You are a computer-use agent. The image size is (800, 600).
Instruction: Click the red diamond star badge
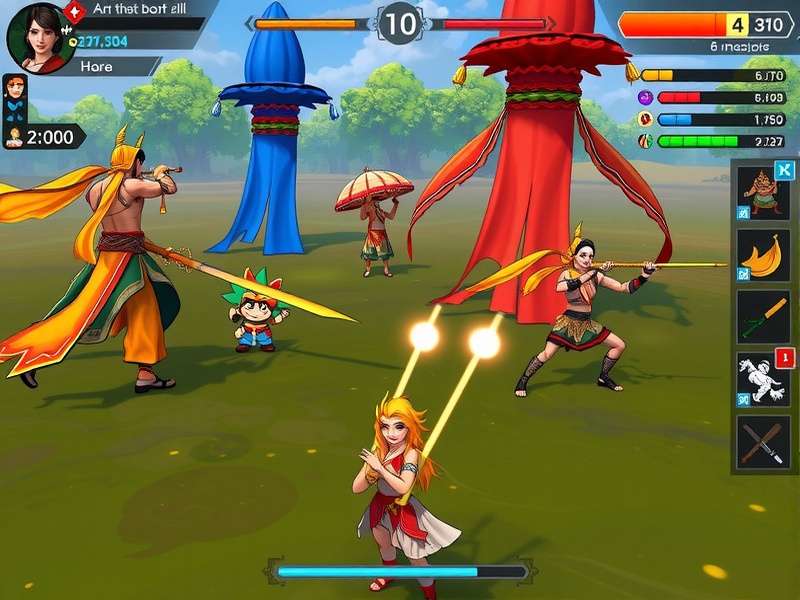[x=75, y=12]
